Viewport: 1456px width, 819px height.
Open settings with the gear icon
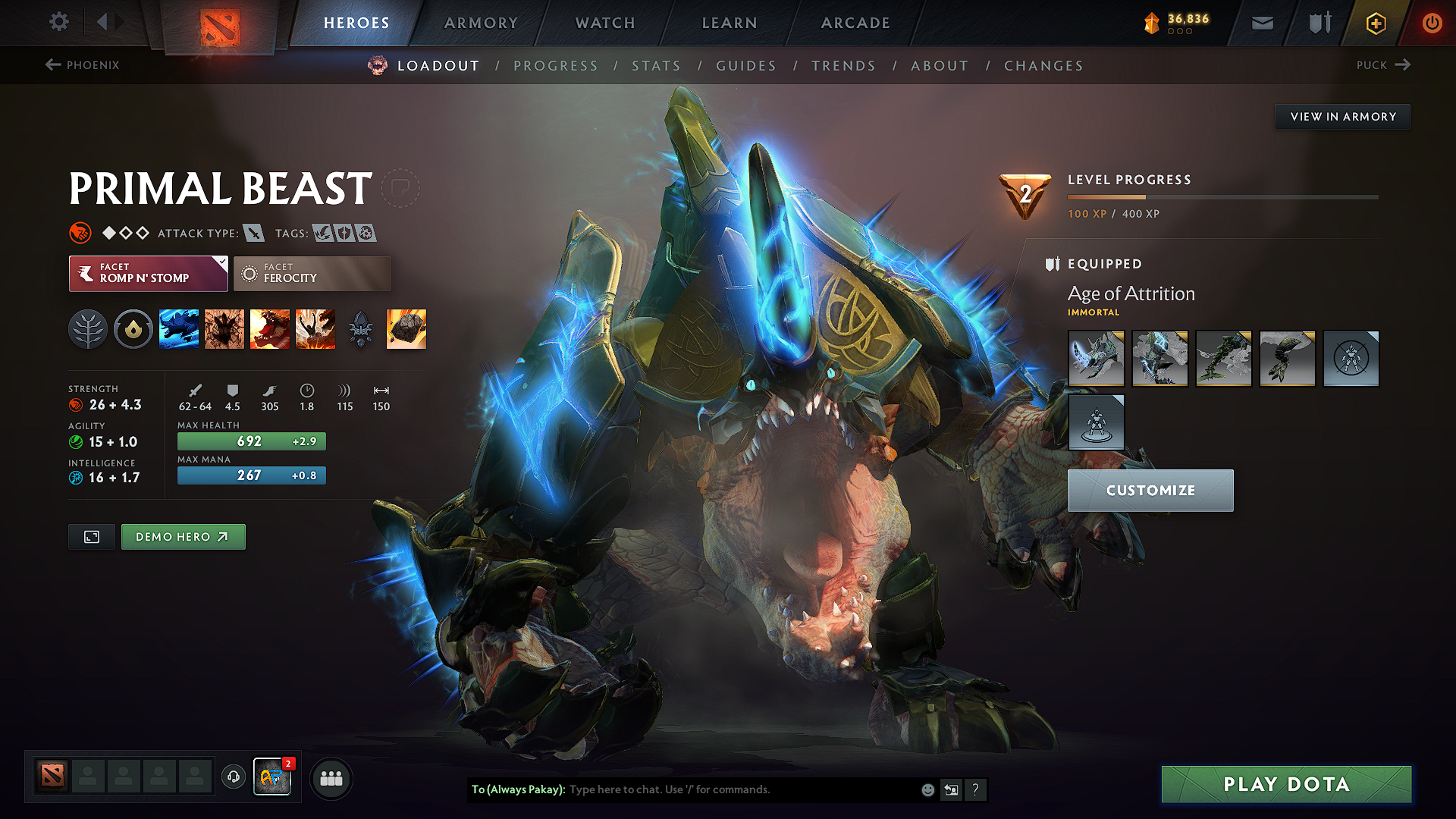click(x=59, y=22)
